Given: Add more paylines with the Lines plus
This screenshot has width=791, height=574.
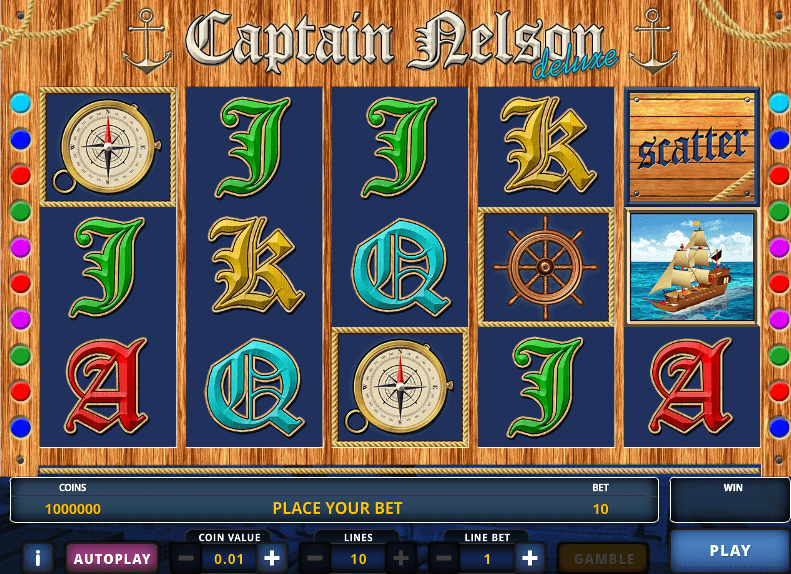Looking at the screenshot, I should coord(401,558).
